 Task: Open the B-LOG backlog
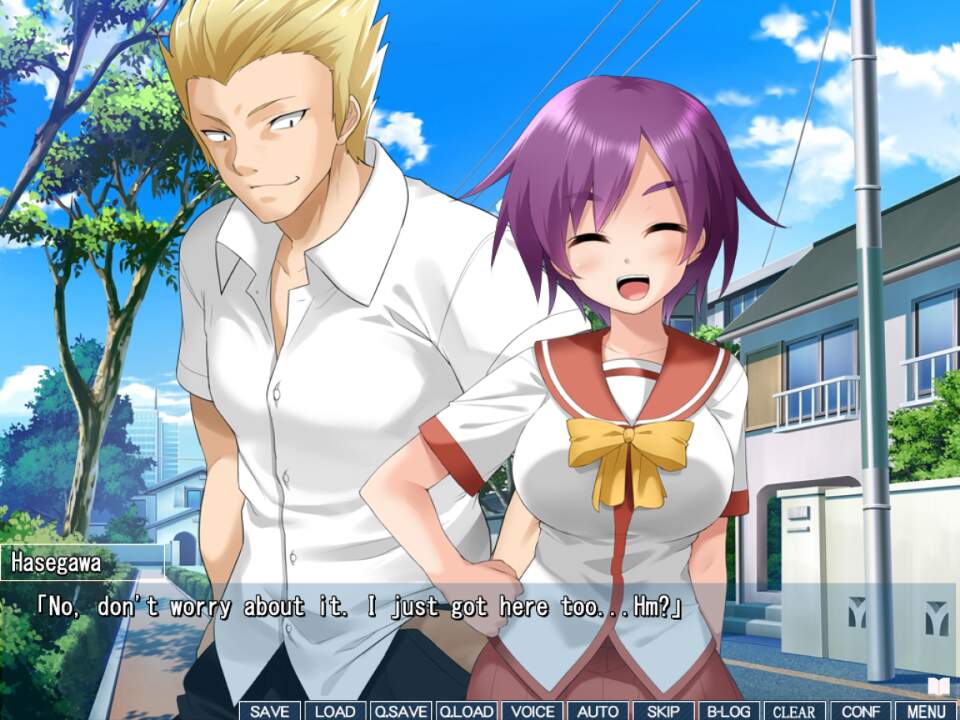729,711
